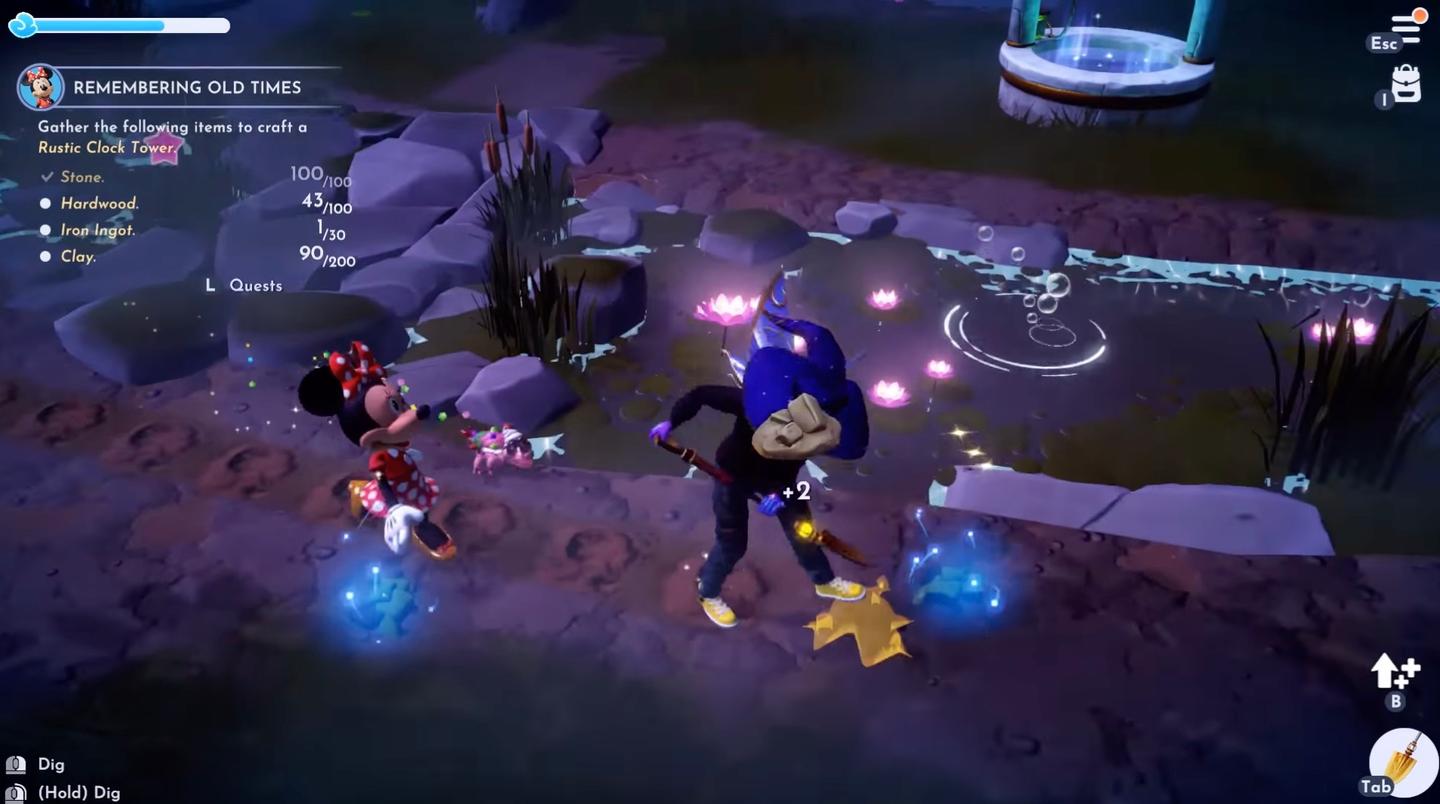Click the hamburger menu icon near Esc
The image size is (1440, 804).
(1404, 28)
